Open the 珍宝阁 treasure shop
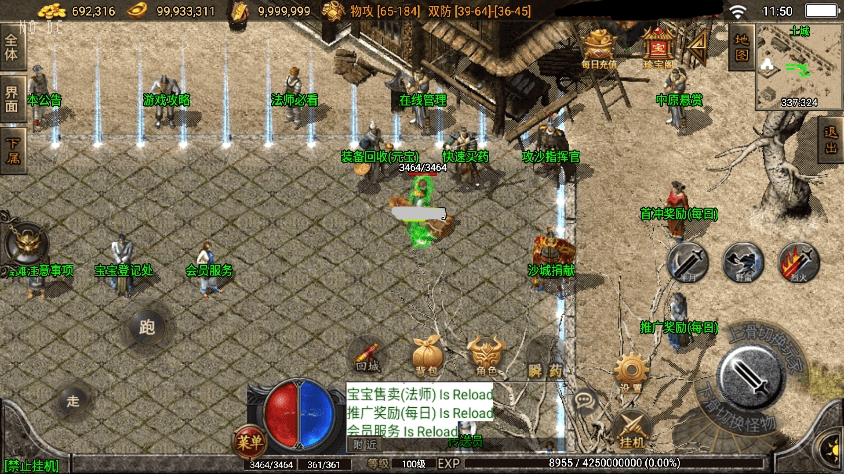This screenshot has height=474, width=844. point(657,48)
